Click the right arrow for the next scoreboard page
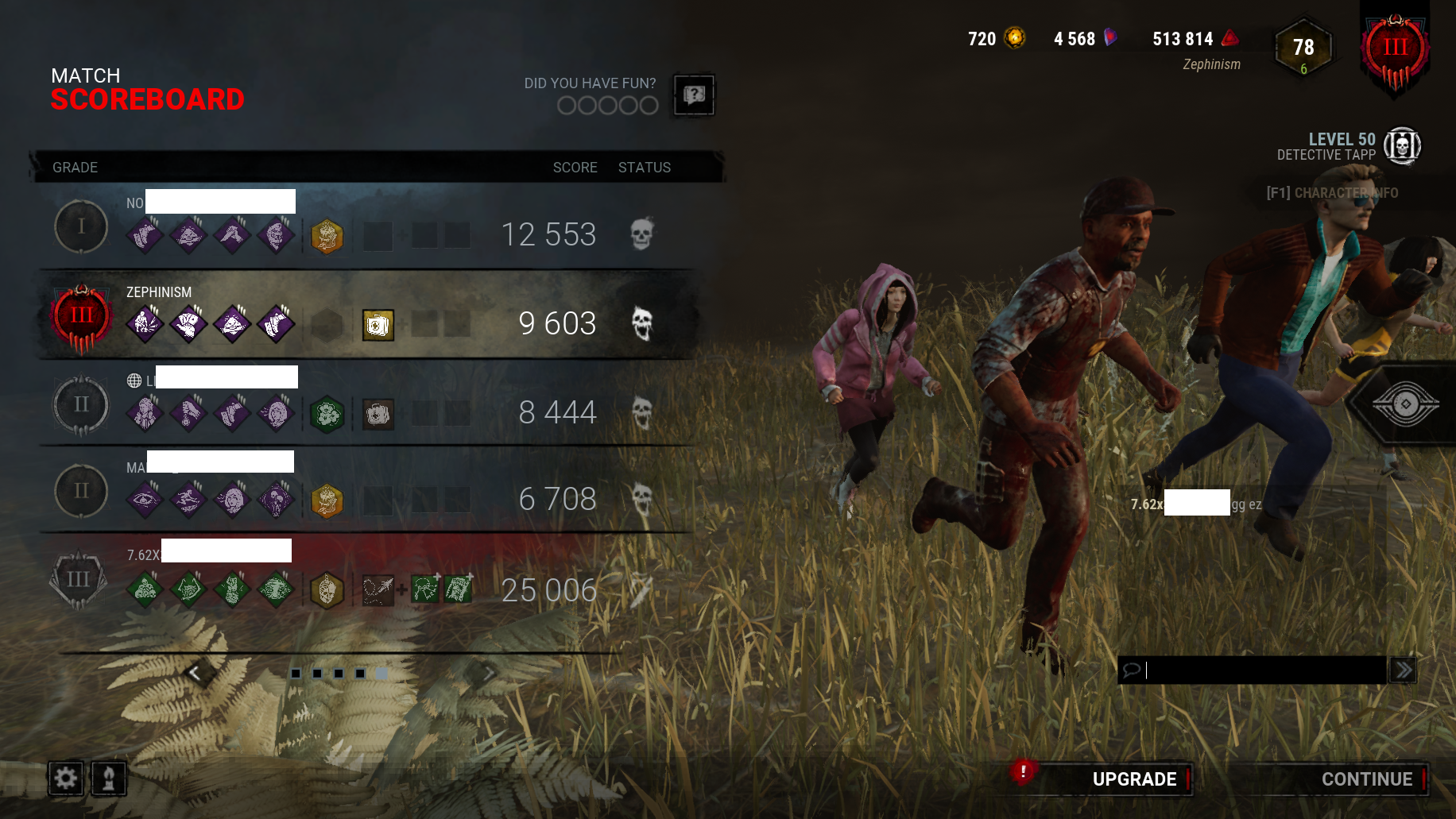Image resolution: width=1456 pixels, height=819 pixels. 488,673
